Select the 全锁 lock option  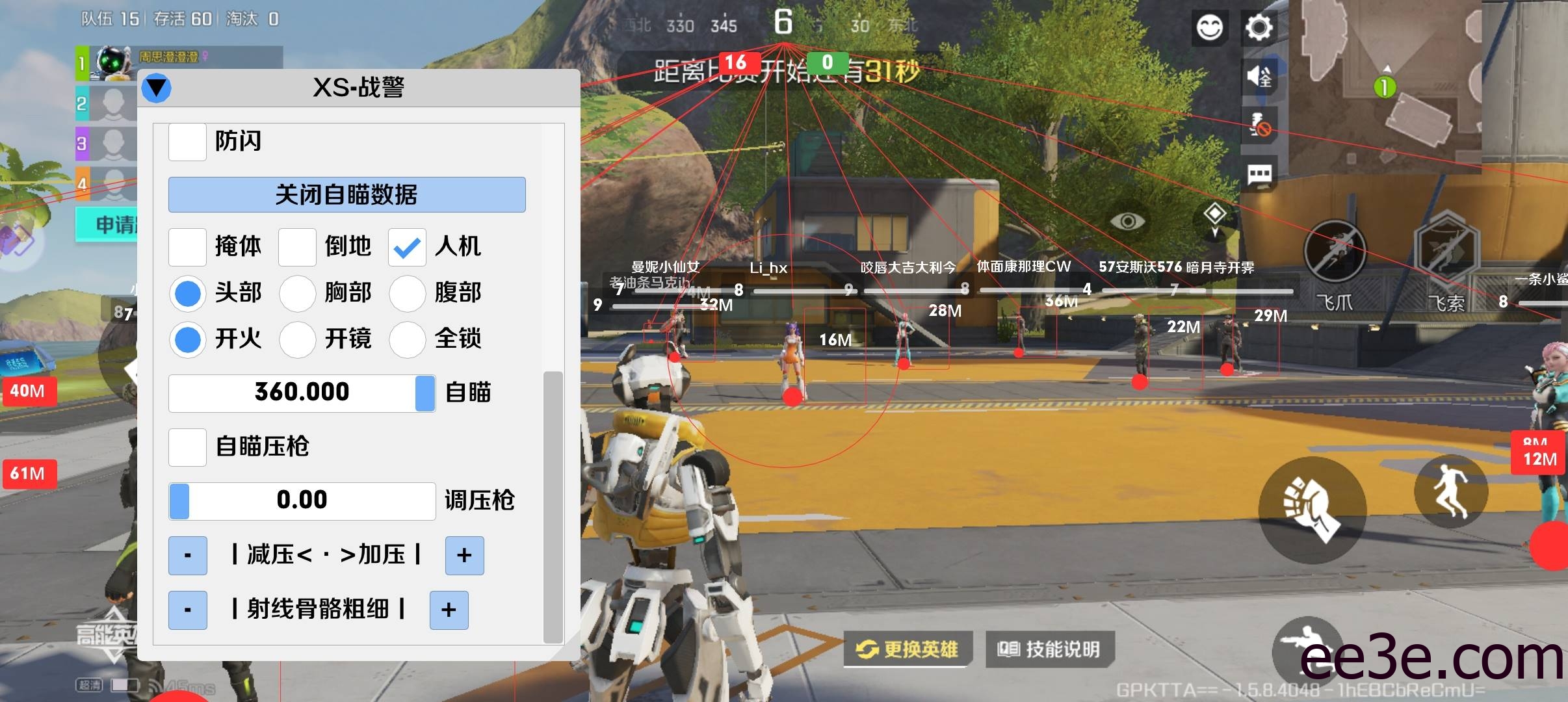pyautogui.click(x=407, y=340)
